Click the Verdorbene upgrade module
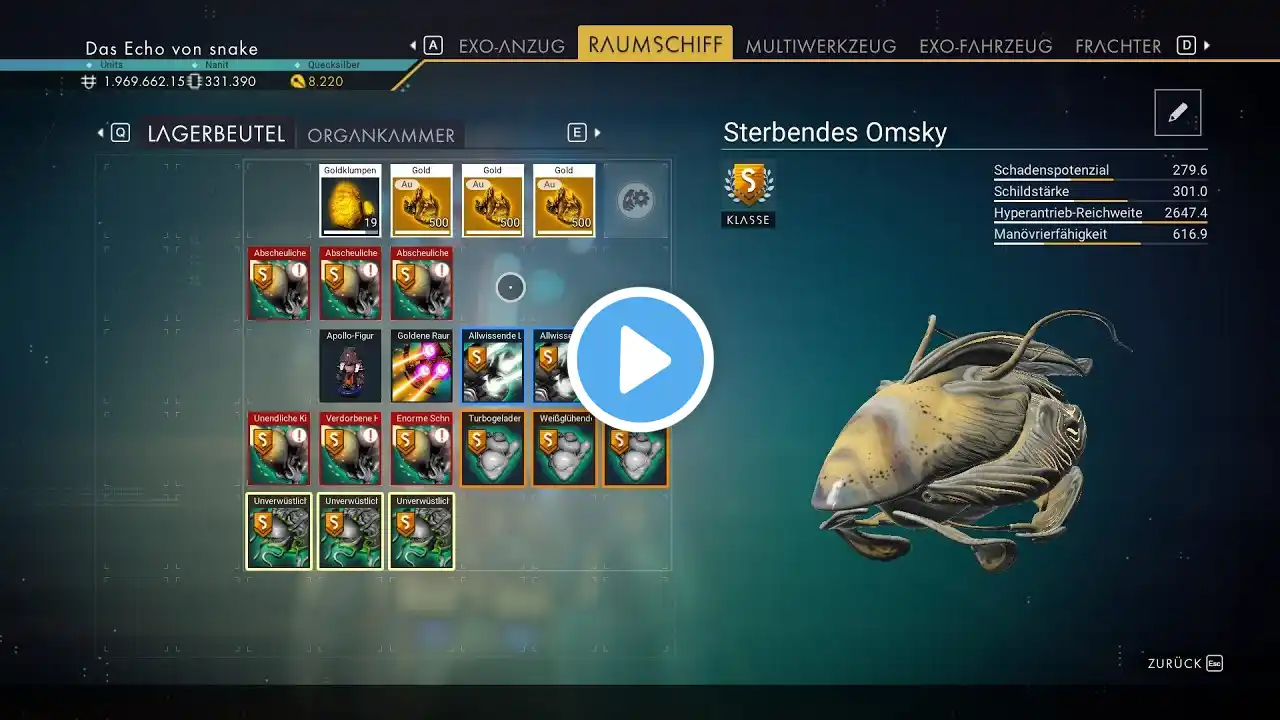This screenshot has width=1280, height=720. 350,449
